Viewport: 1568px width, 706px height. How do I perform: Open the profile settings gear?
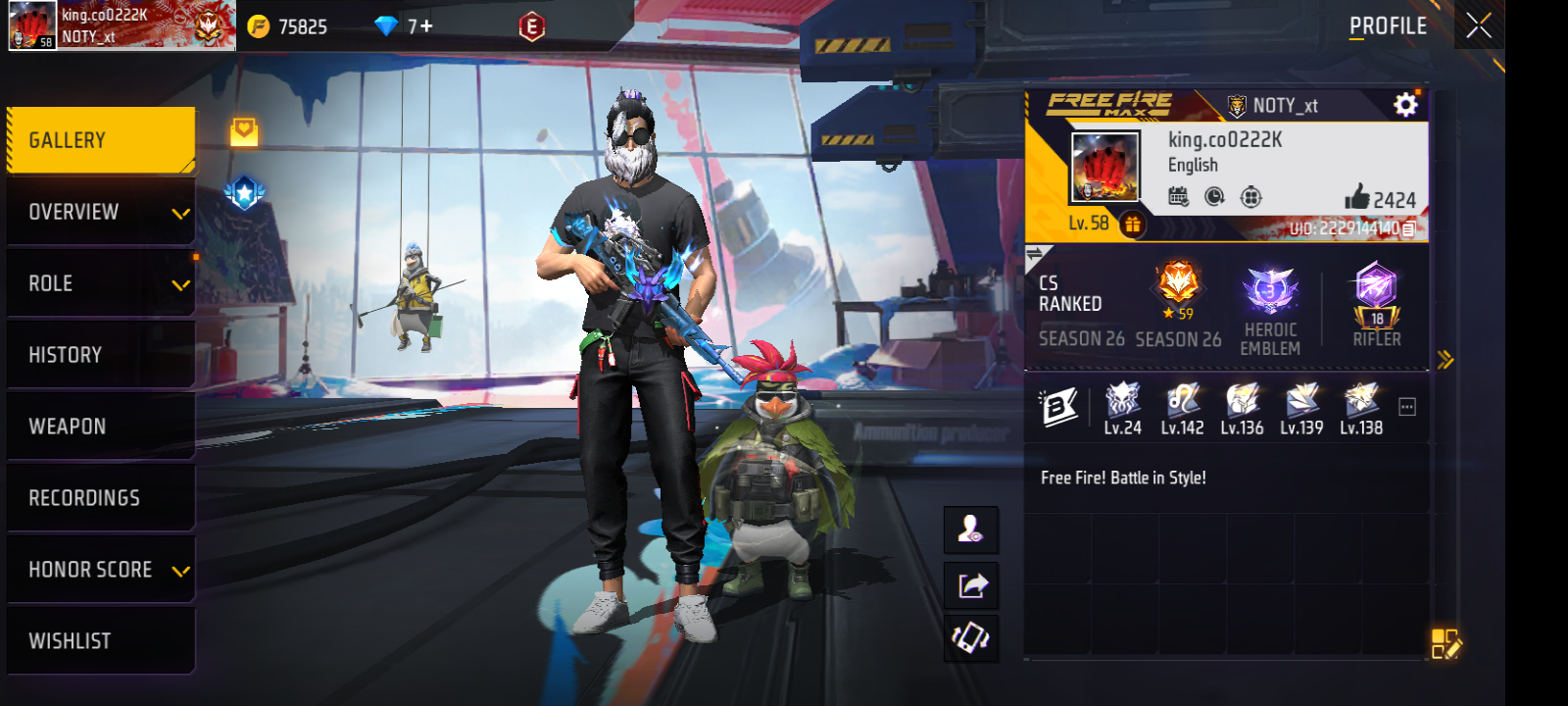click(x=1405, y=105)
